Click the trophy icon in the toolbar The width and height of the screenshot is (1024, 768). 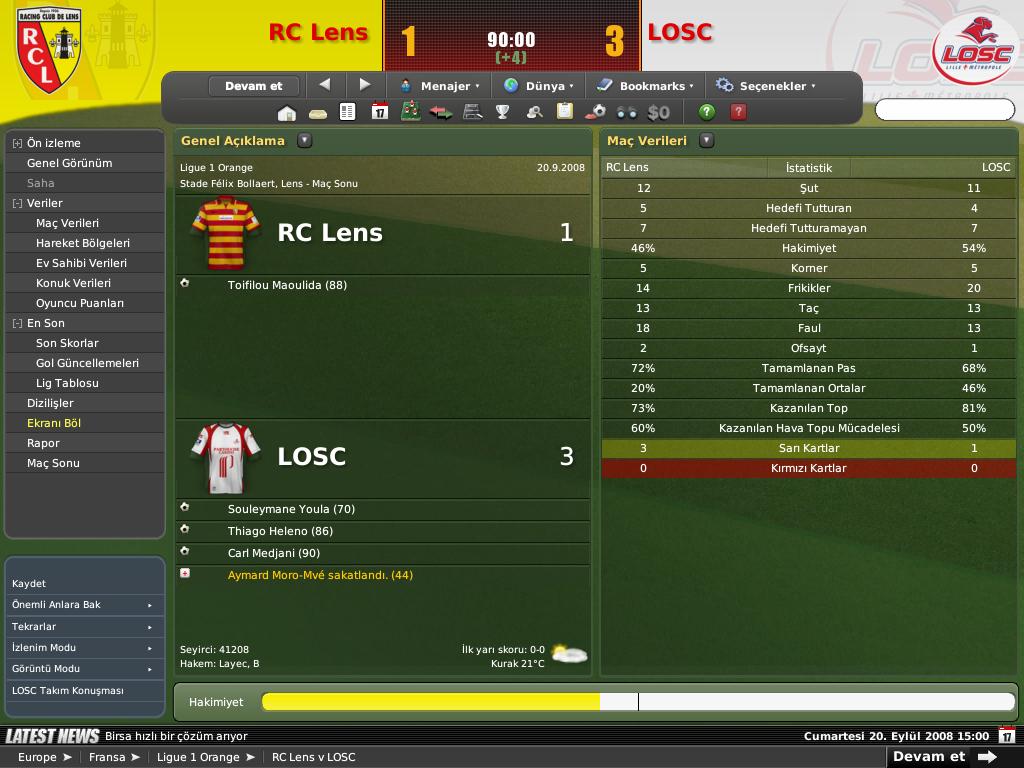(x=503, y=112)
